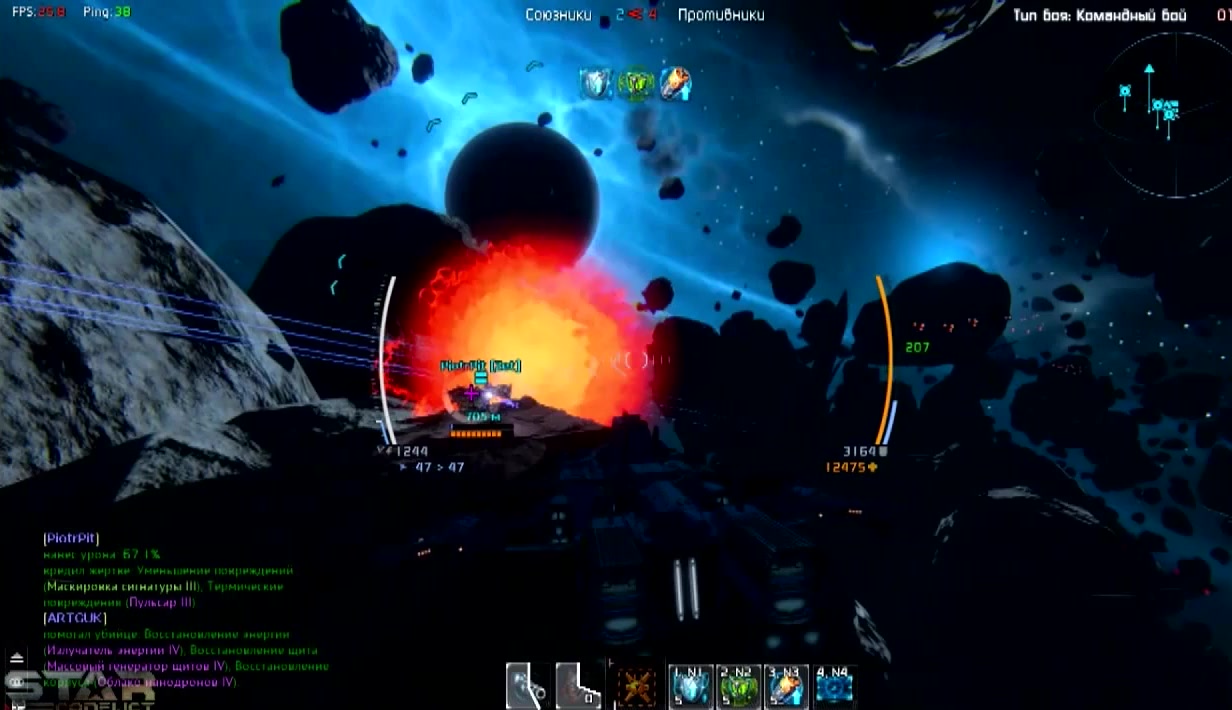The image size is (1232, 710).
Task: Activate the blue shield module in slot N1
Action: (x=691, y=688)
